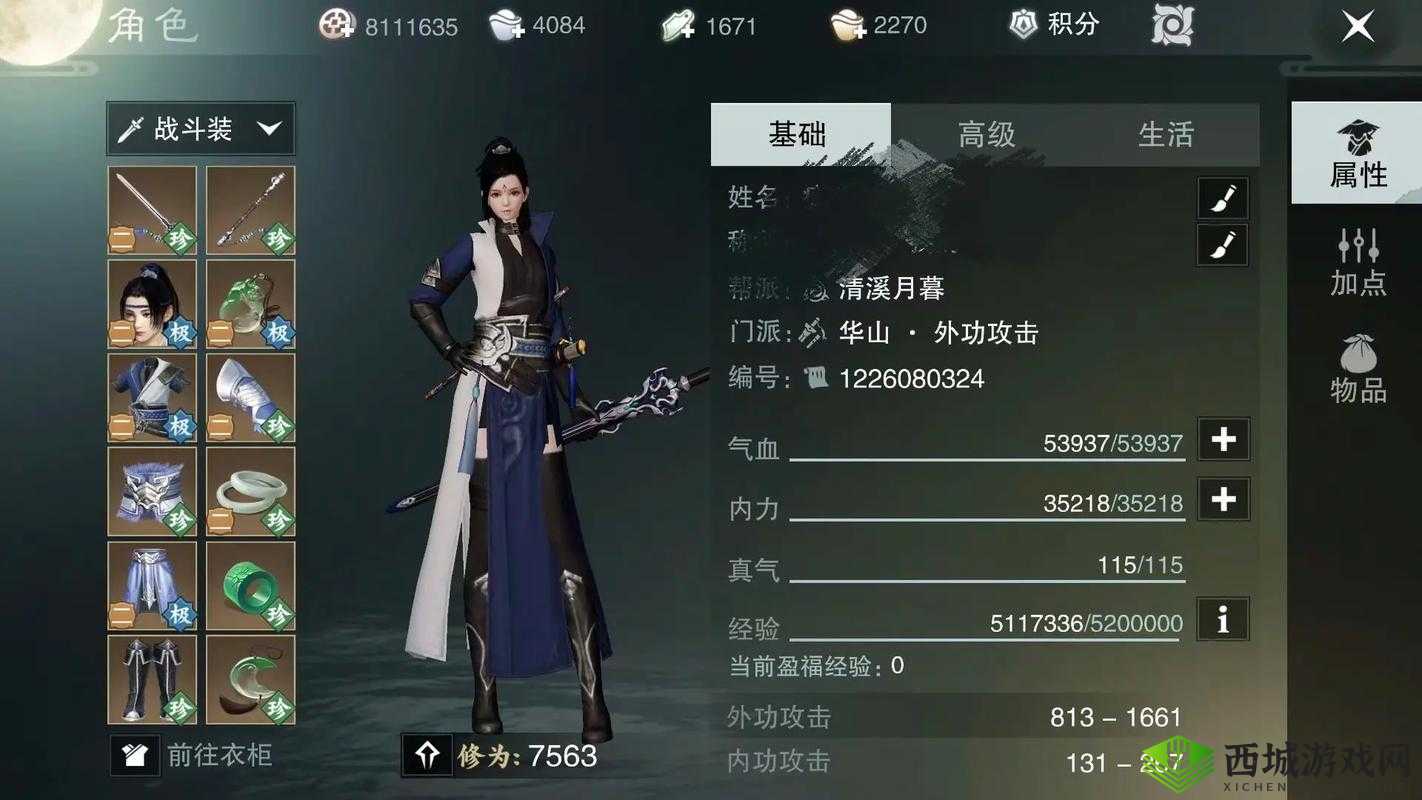The width and height of the screenshot is (1422, 800).
Task: Click the boots equipment slot
Action: coord(151,681)
